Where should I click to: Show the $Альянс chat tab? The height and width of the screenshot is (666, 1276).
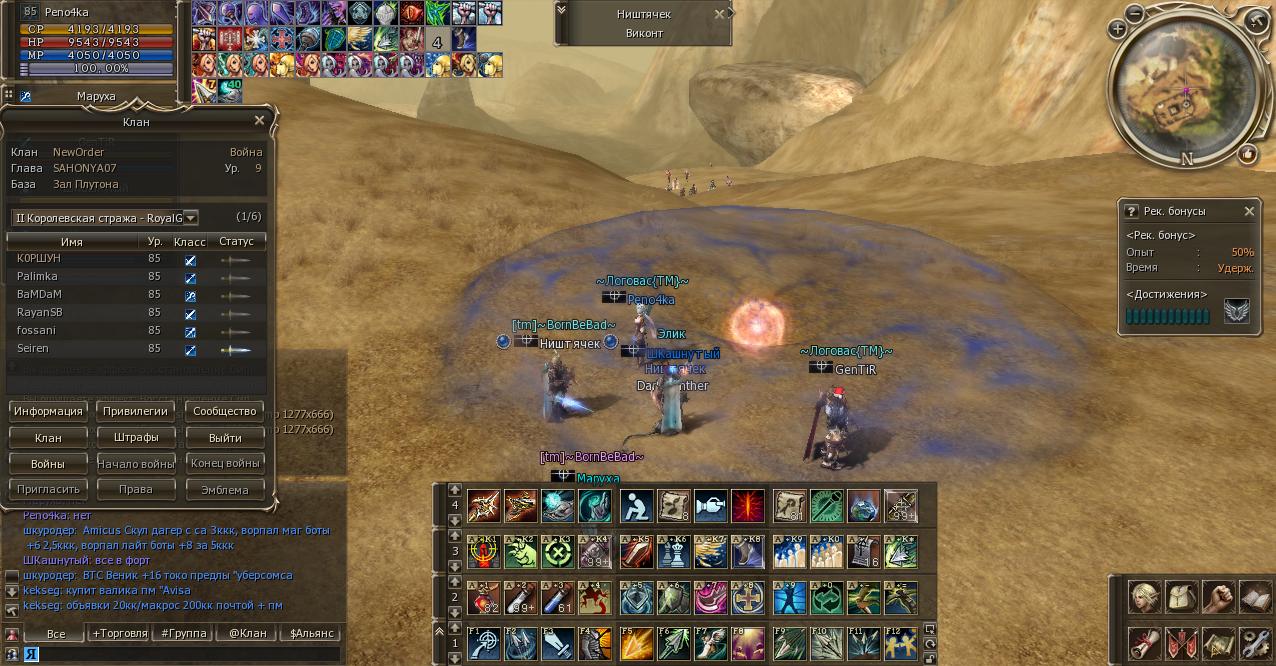point(311,633)
